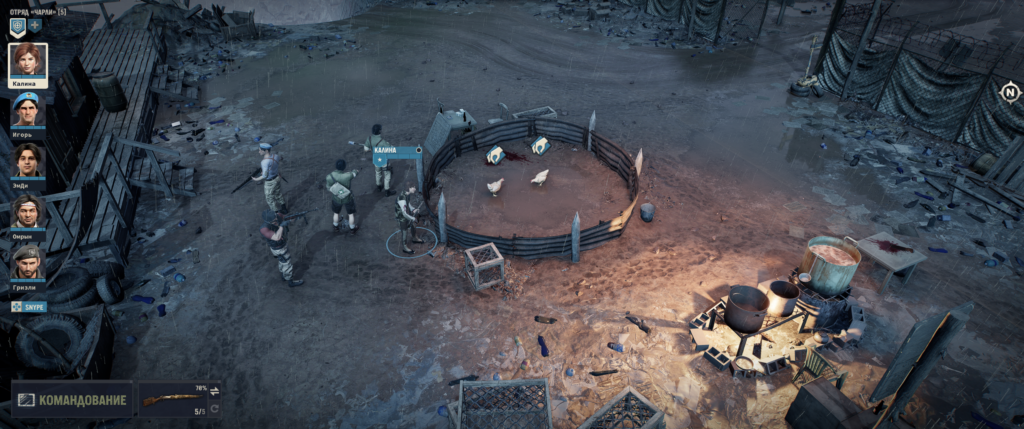Reload weapon using the circular arrow button

pyautogui.click(x=213, y=410)
